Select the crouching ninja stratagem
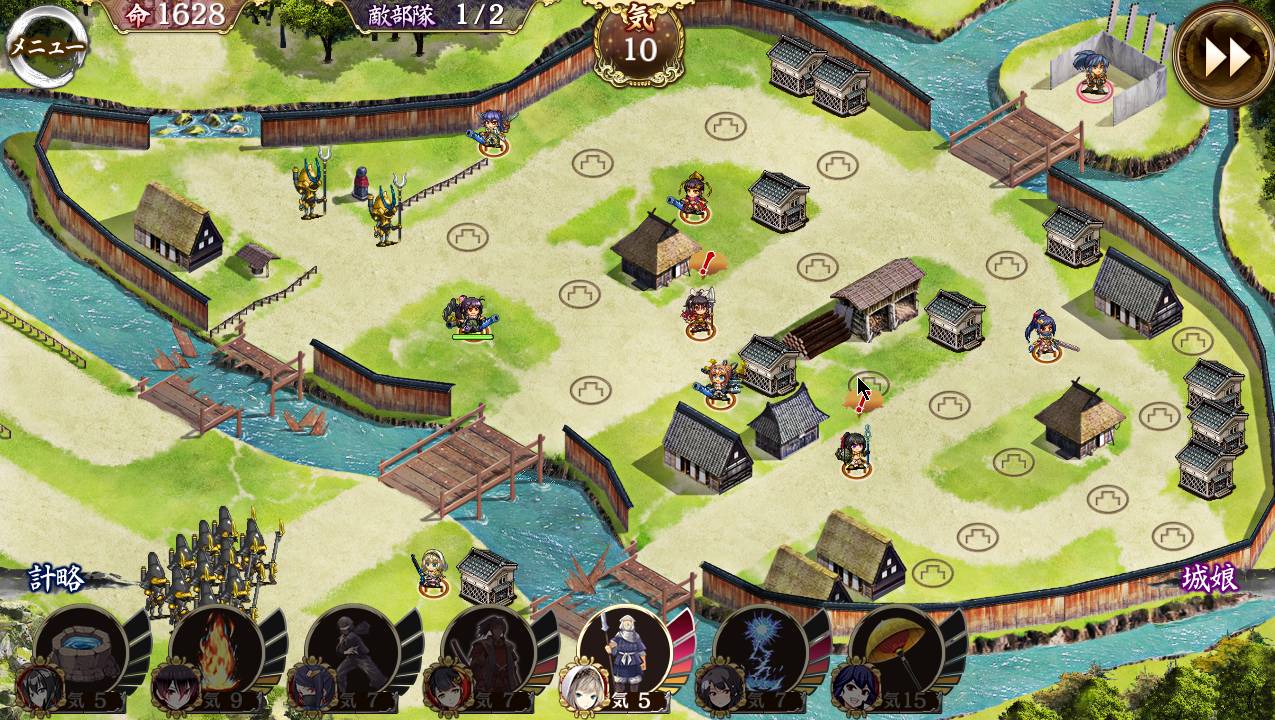 pos(354,651)
